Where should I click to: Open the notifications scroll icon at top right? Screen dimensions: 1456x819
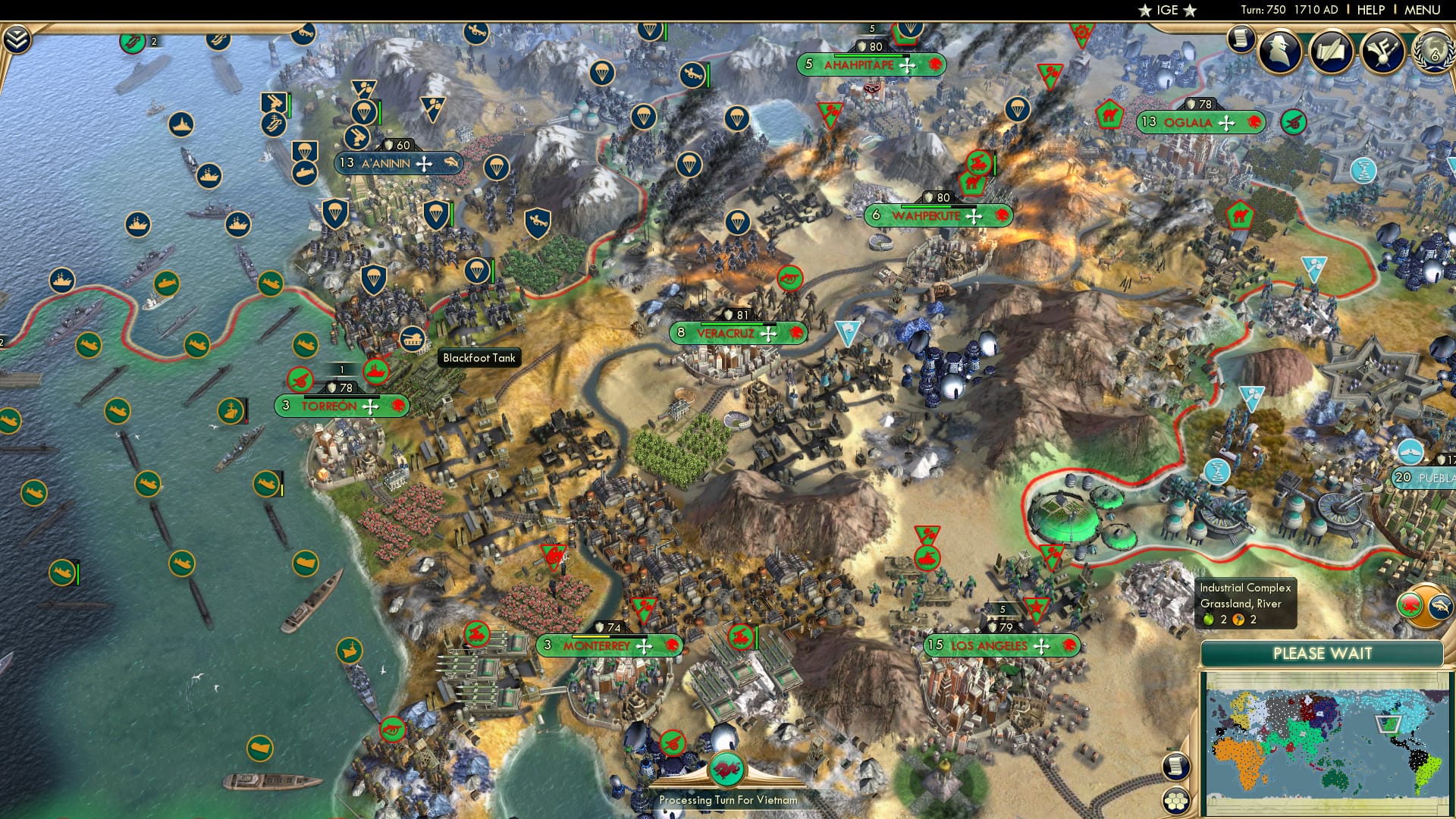[1241, 40]
